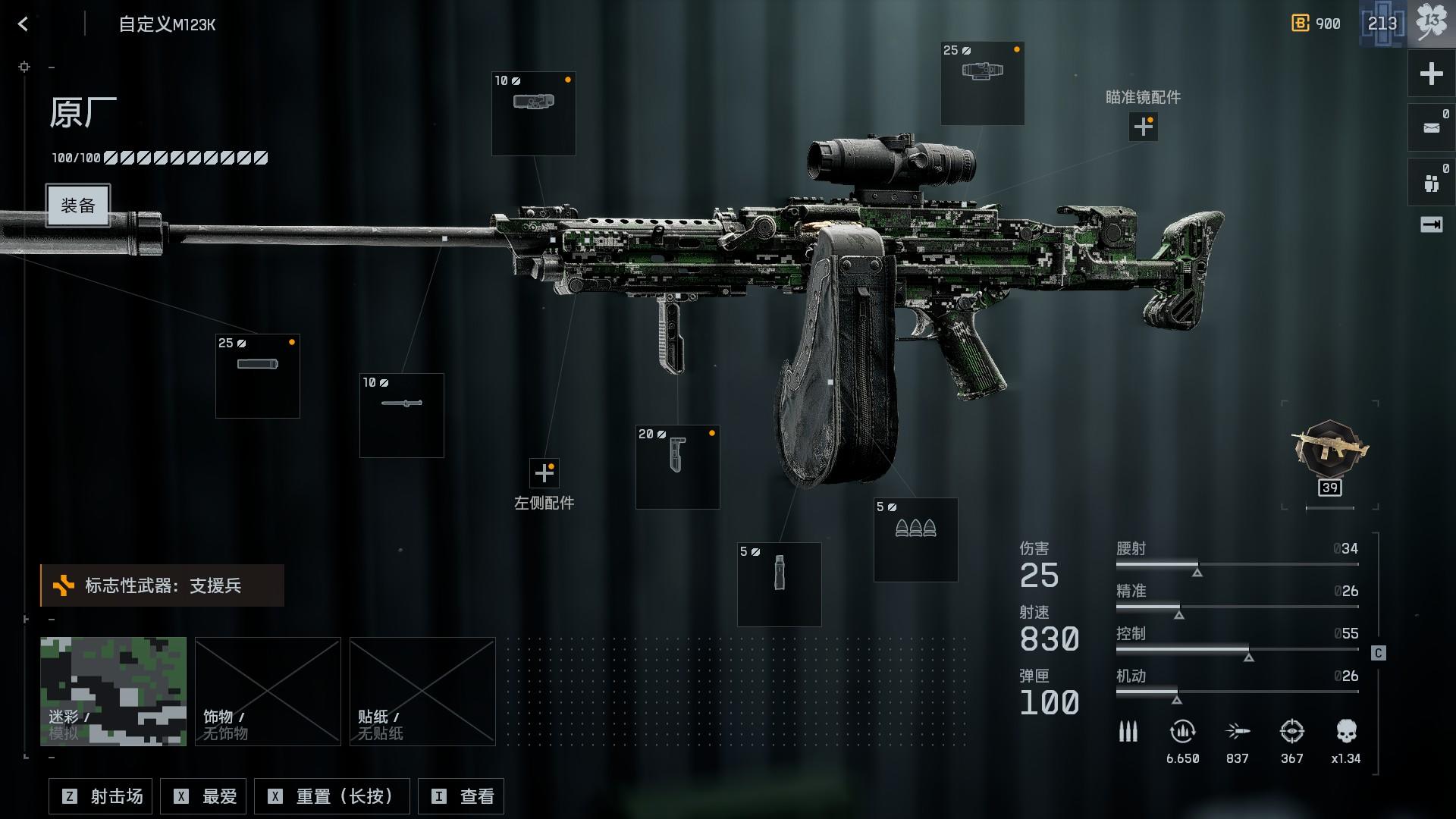The height and width of the screenshot is (819, 1456).
Task: Open the 饰物 charm slot
Action: coord(268,691)
